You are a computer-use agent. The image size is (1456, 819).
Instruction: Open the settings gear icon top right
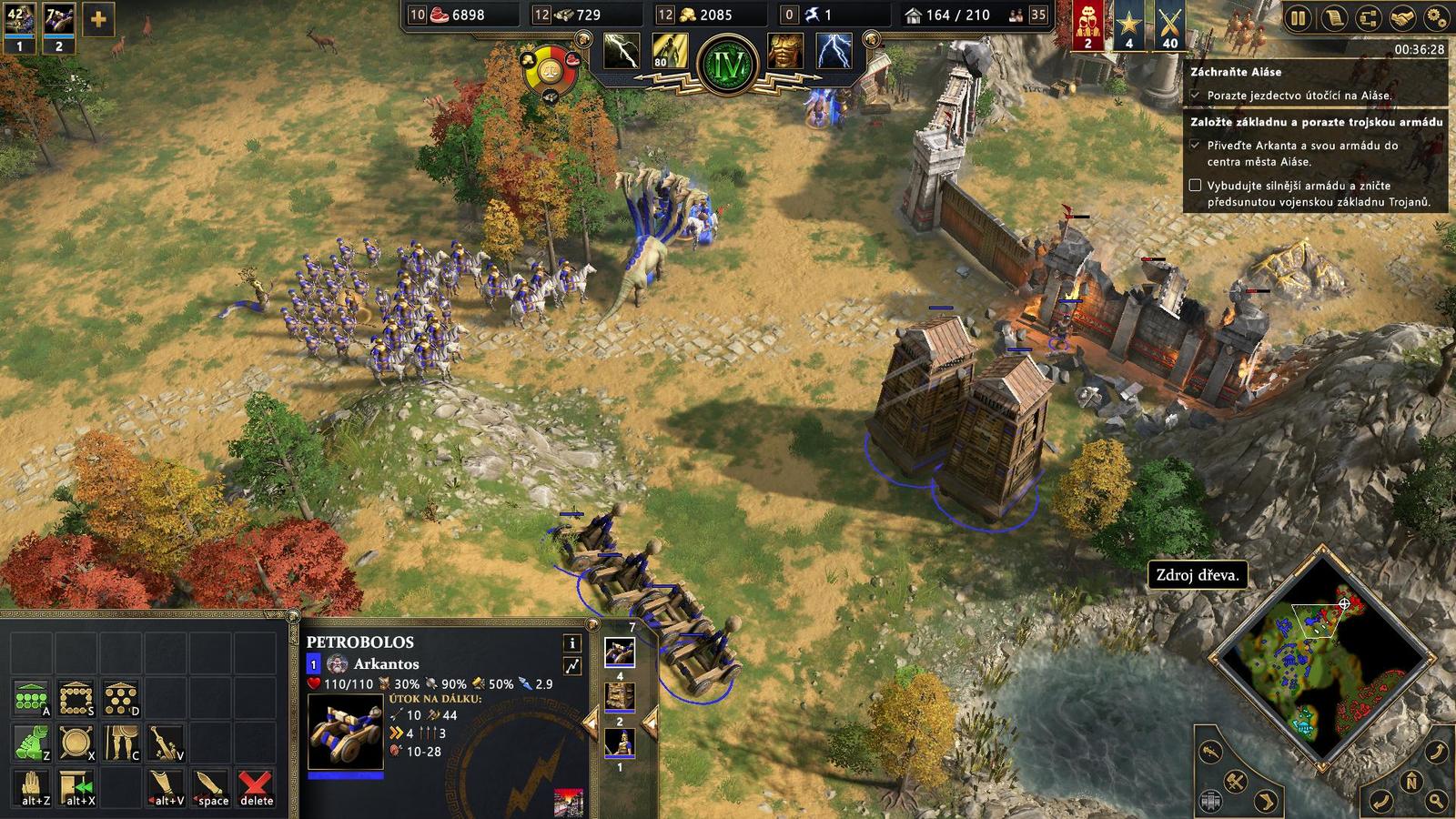[x=1437, y=17]
